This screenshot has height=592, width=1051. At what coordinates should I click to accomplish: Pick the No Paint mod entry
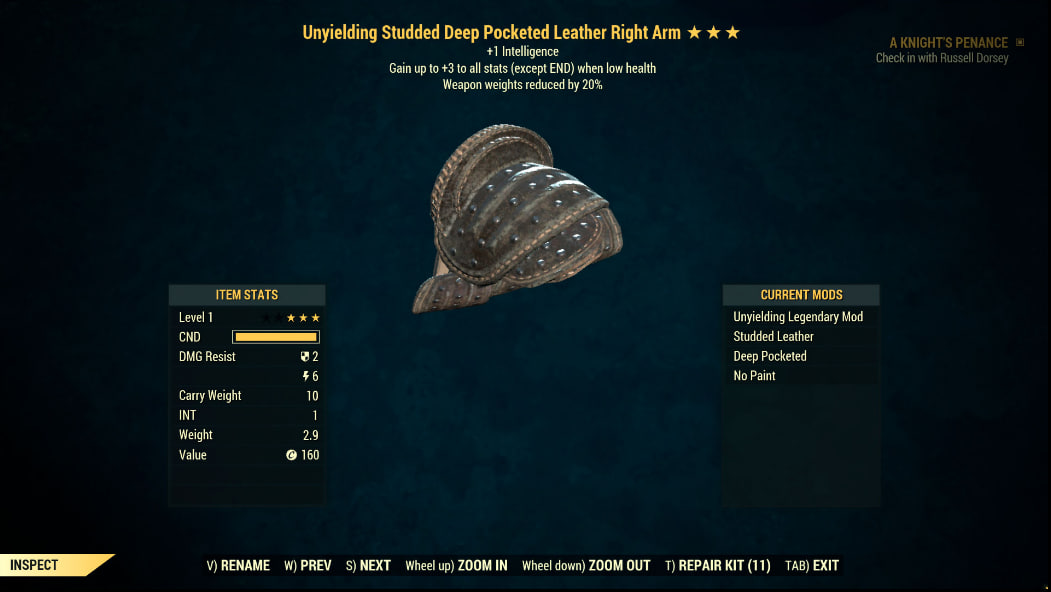[x=755, y=376]
